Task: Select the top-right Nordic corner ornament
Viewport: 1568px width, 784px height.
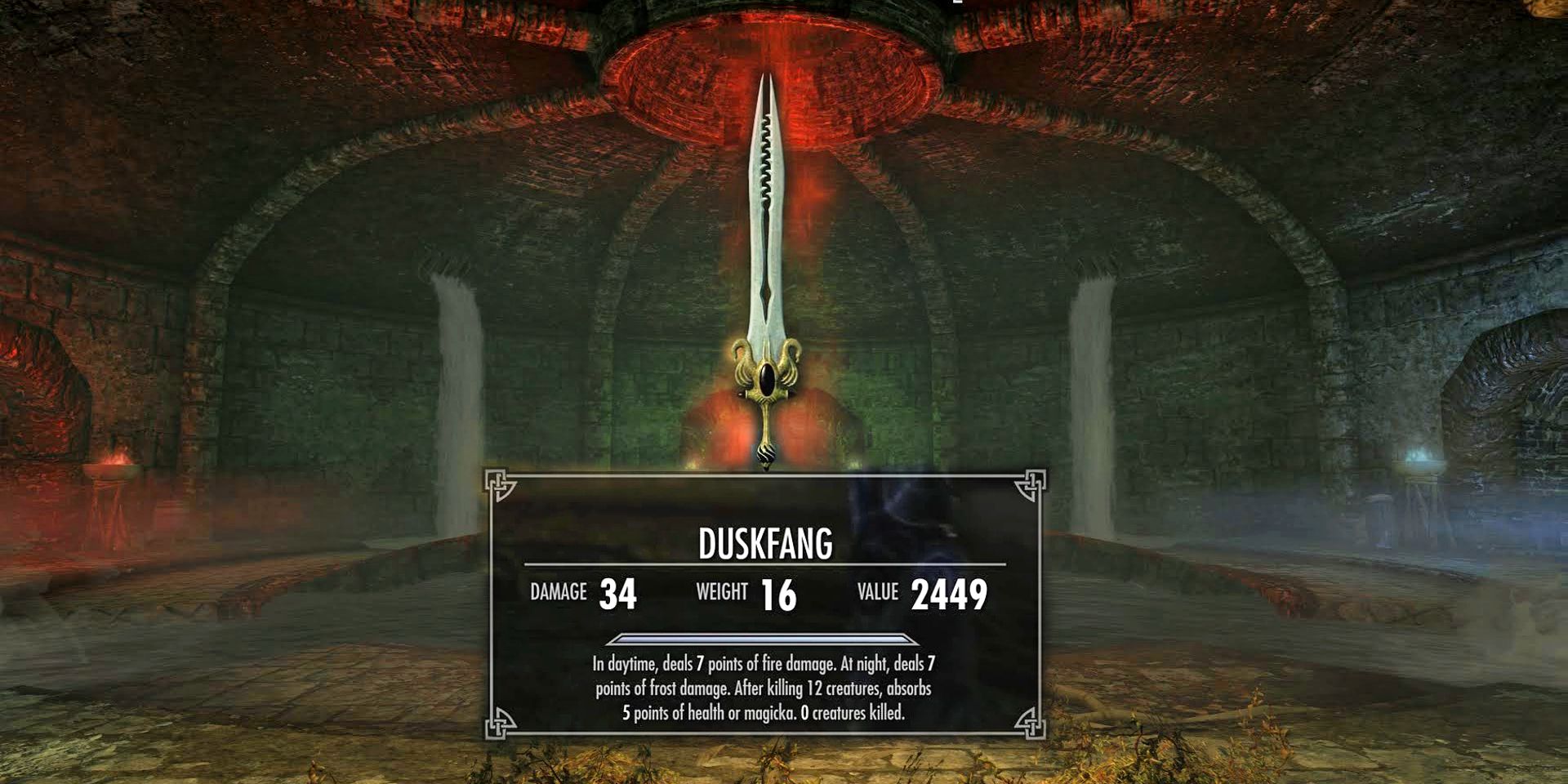Action: click(1031, 483)
